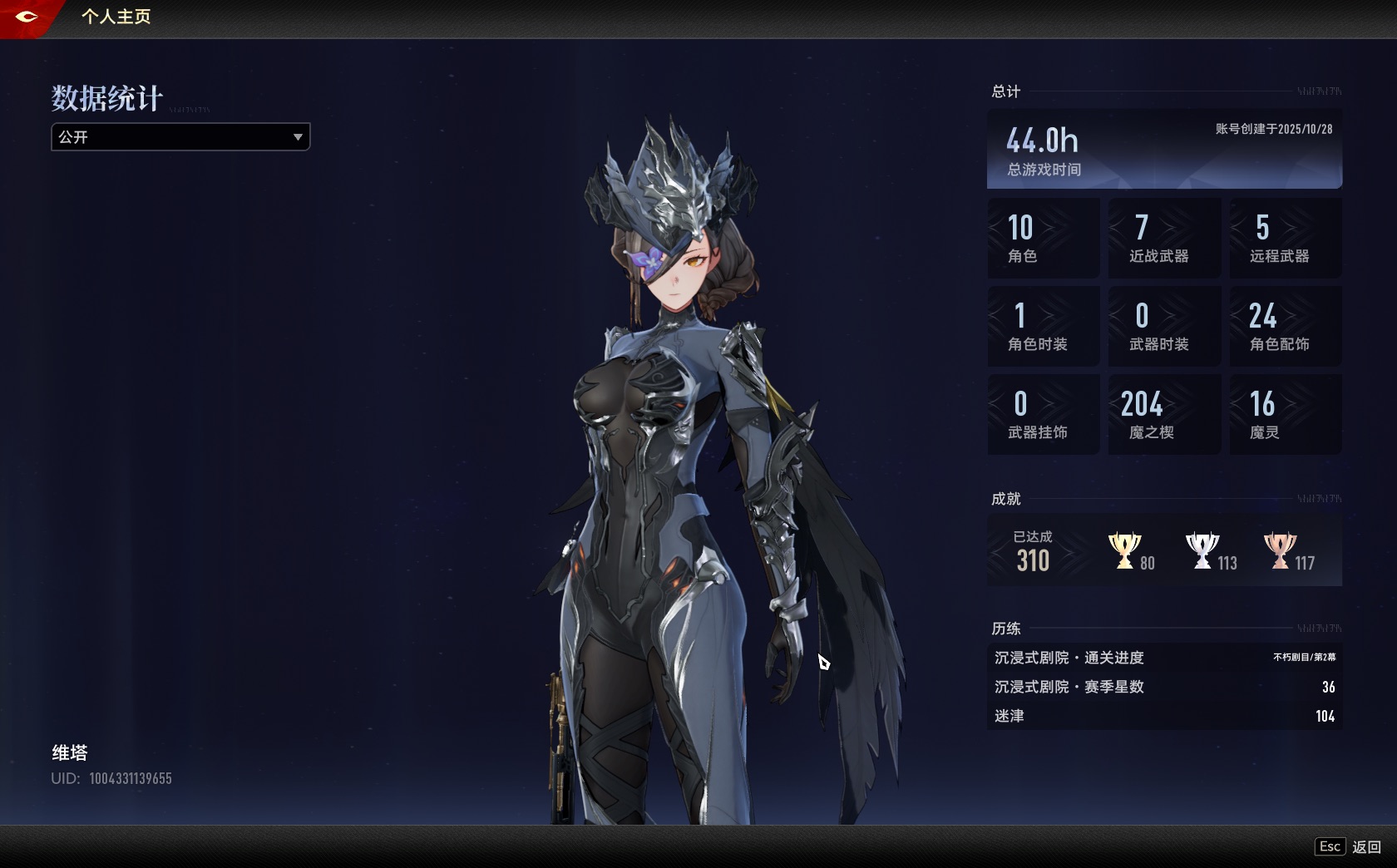Image resolution: width=1397 pixels, height=868 pixels.
Task: Choose the 远程武器 stat tile
Action: (1285, 238)
